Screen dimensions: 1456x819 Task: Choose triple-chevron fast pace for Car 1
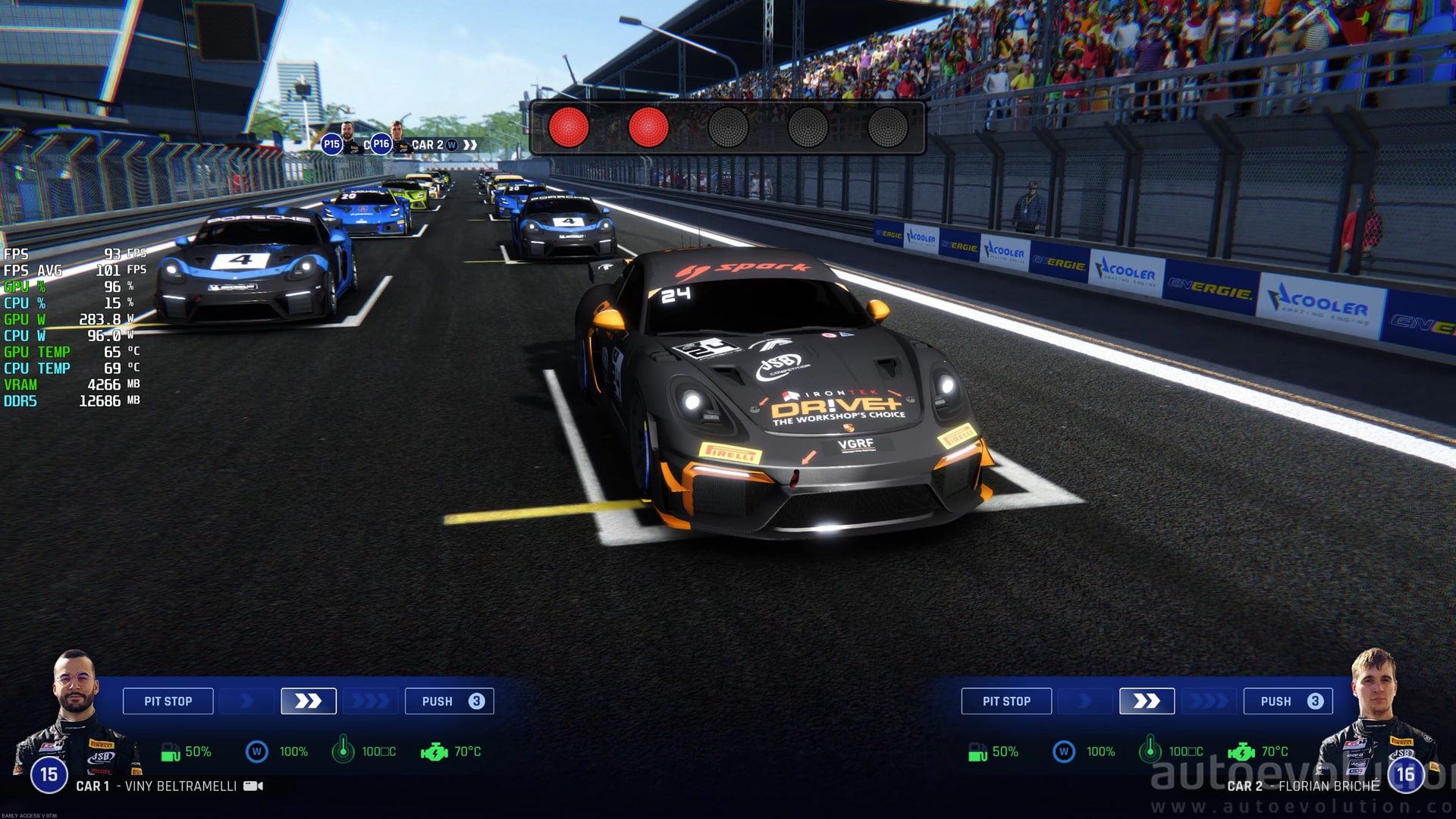click(370, 701)
